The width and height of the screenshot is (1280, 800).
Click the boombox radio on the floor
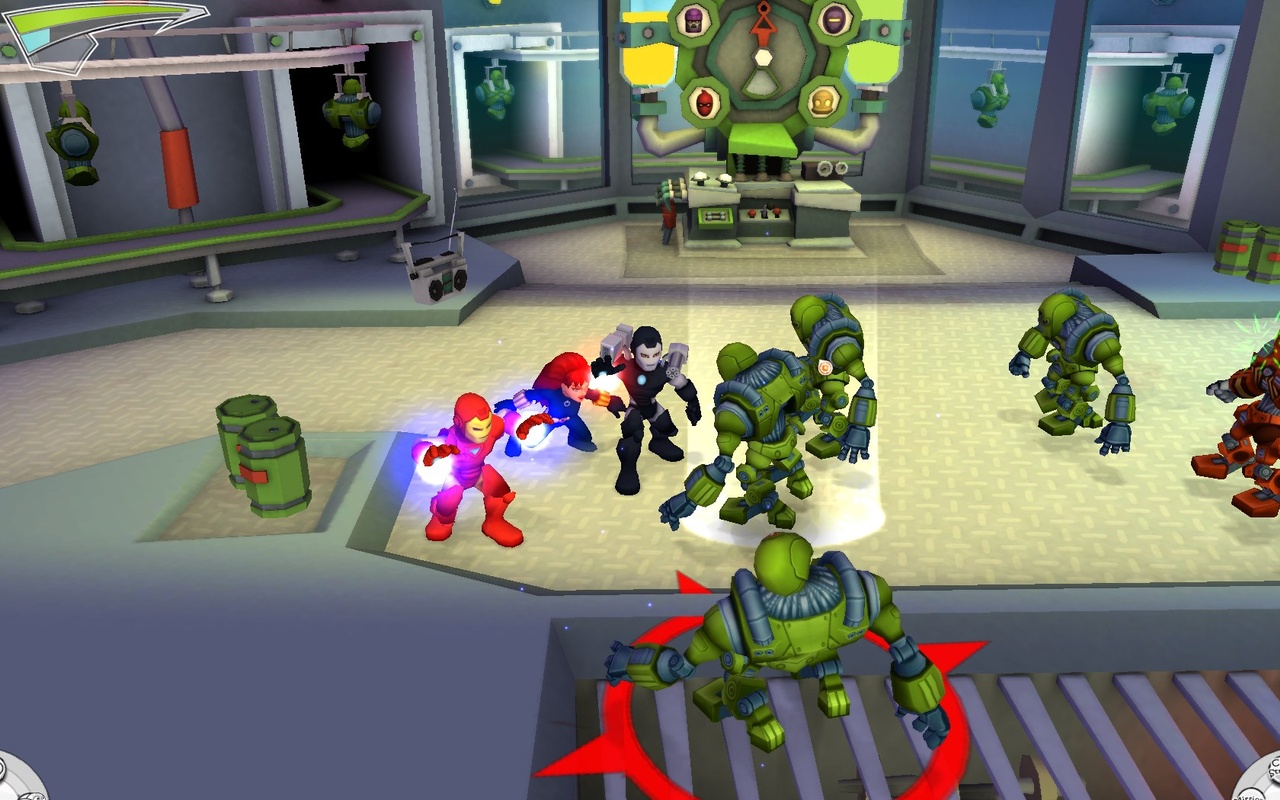[440, 277]
